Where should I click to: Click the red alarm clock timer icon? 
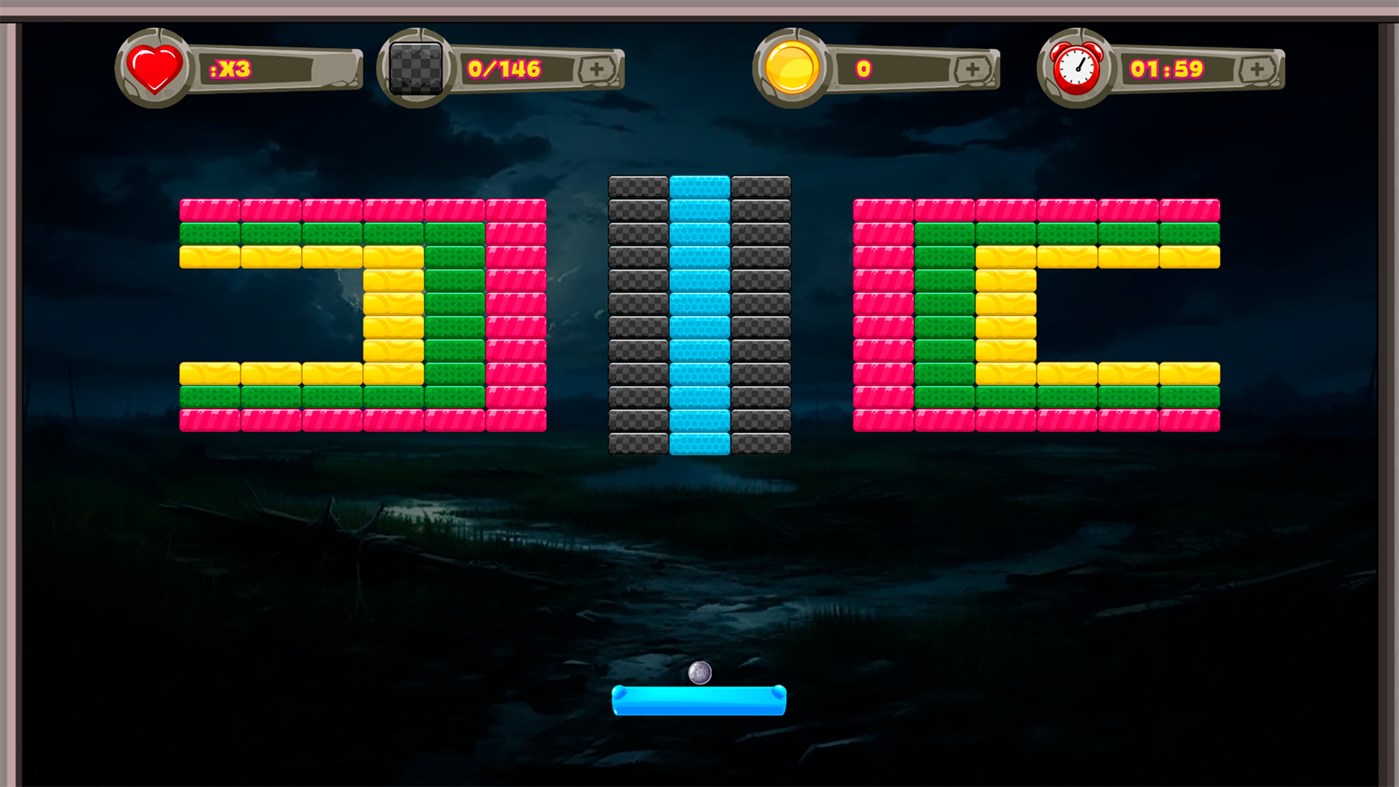(1074, 67)
